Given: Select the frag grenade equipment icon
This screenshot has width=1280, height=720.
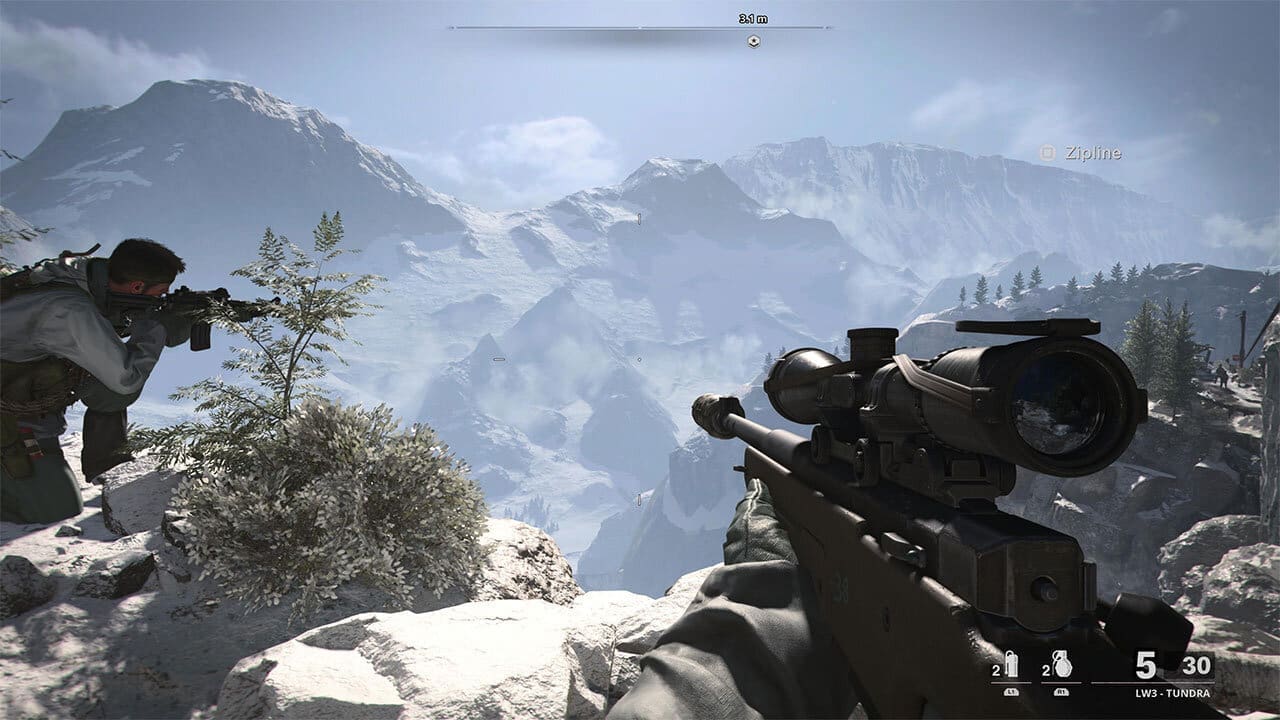Looking at the screenshot, I should tap(1059, 665).
